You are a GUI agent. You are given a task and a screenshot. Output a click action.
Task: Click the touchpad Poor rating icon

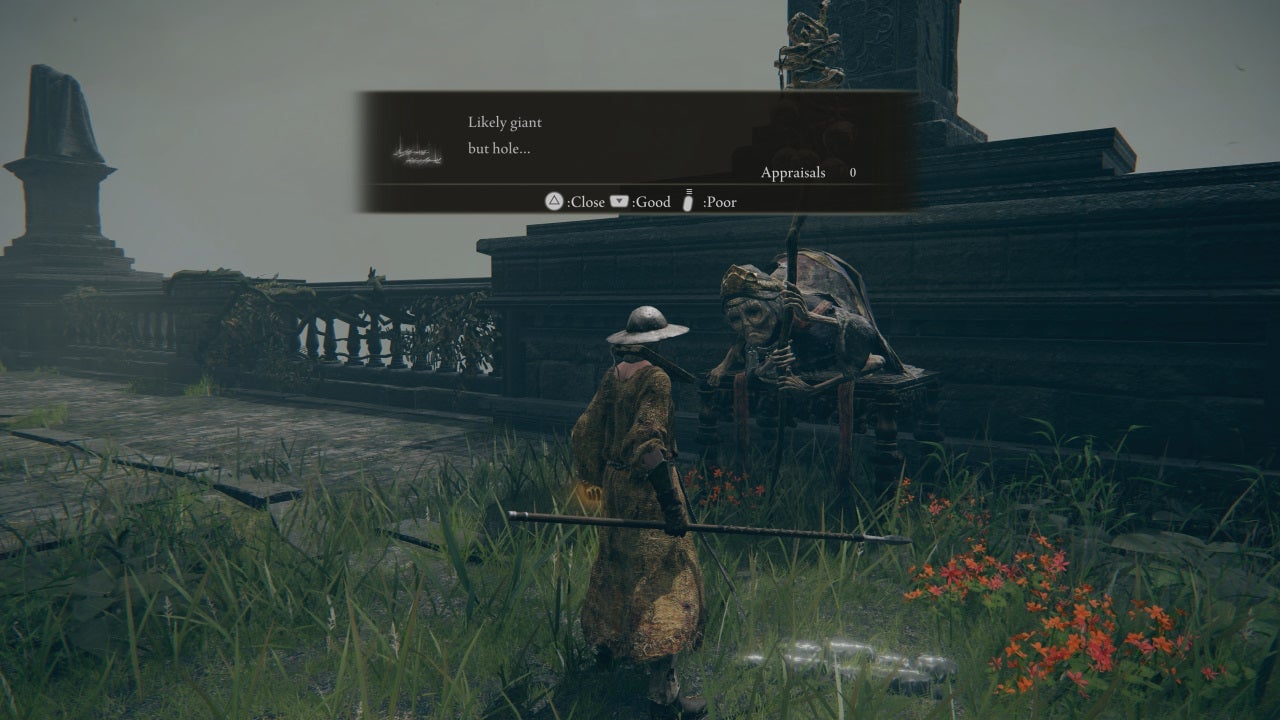coord(688,202)
